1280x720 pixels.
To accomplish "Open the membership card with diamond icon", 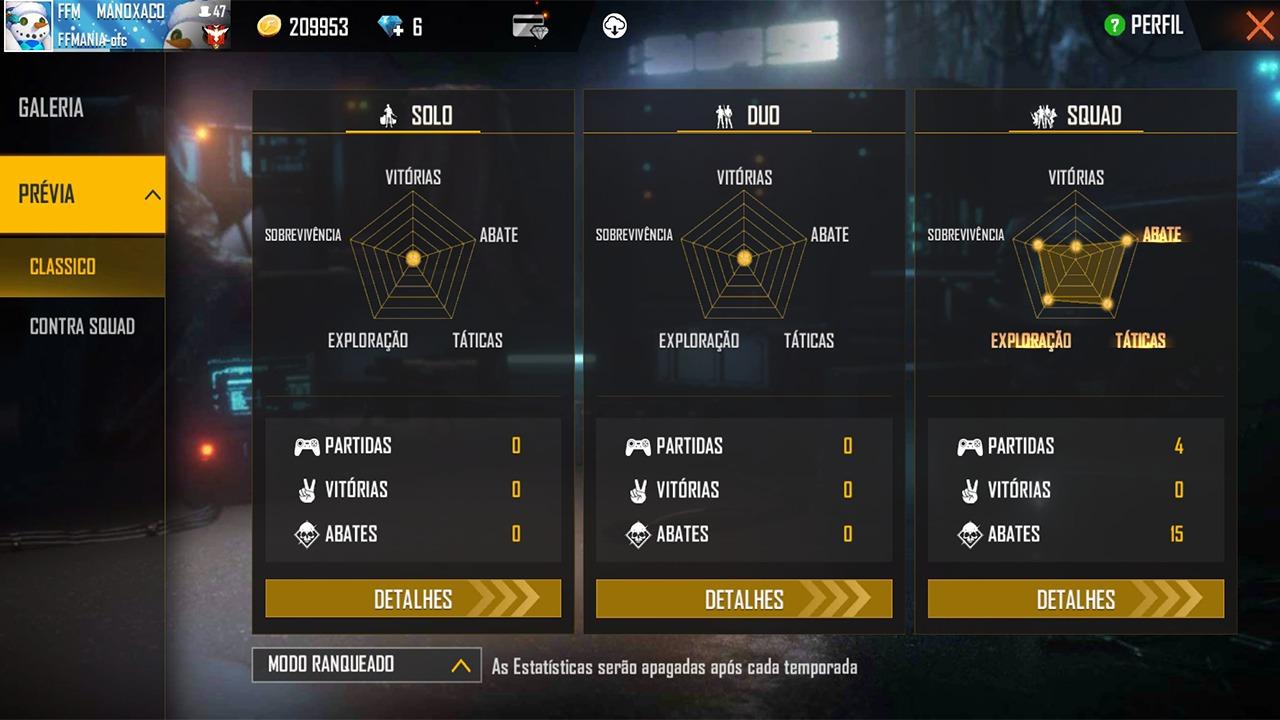I will click(x=532, y=27).
